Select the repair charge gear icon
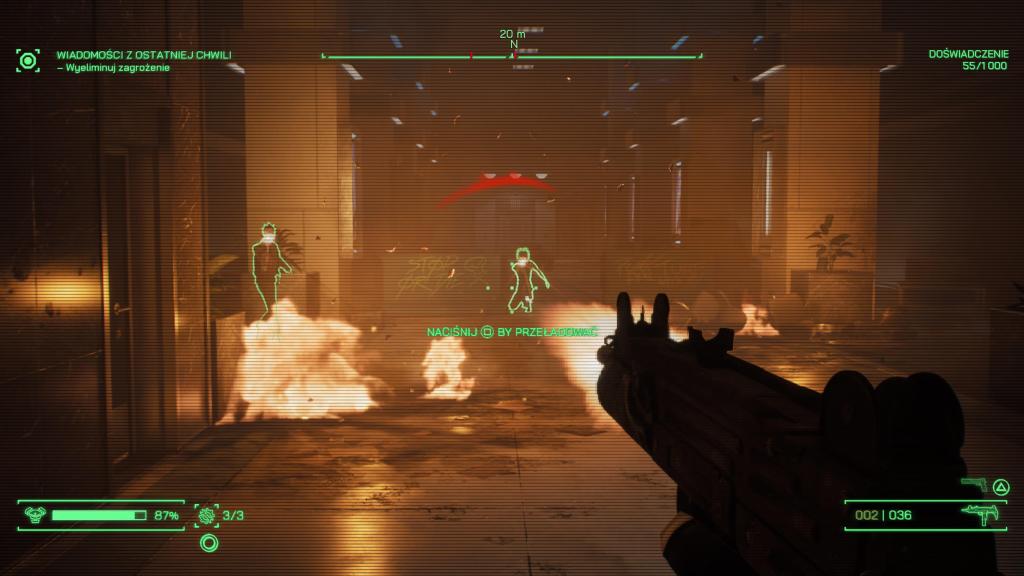The height and width of the screenshot is (576, 1024). 207,515
